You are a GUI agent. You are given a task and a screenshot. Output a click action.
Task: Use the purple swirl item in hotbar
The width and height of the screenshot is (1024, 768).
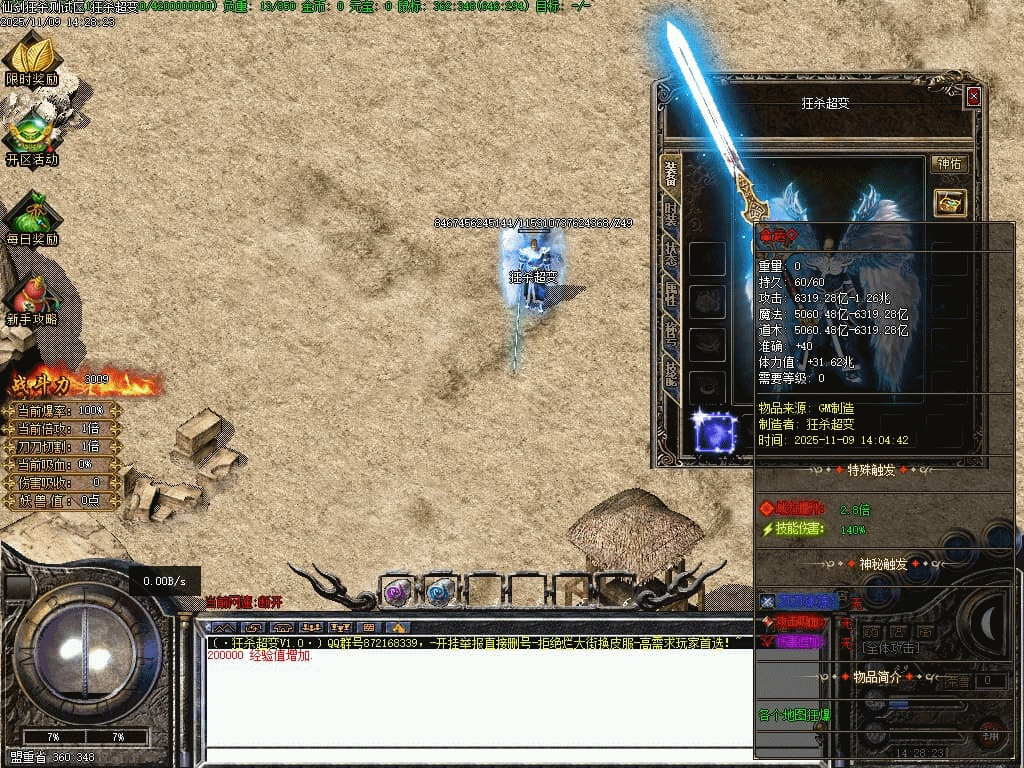click(x=398, y=592)
